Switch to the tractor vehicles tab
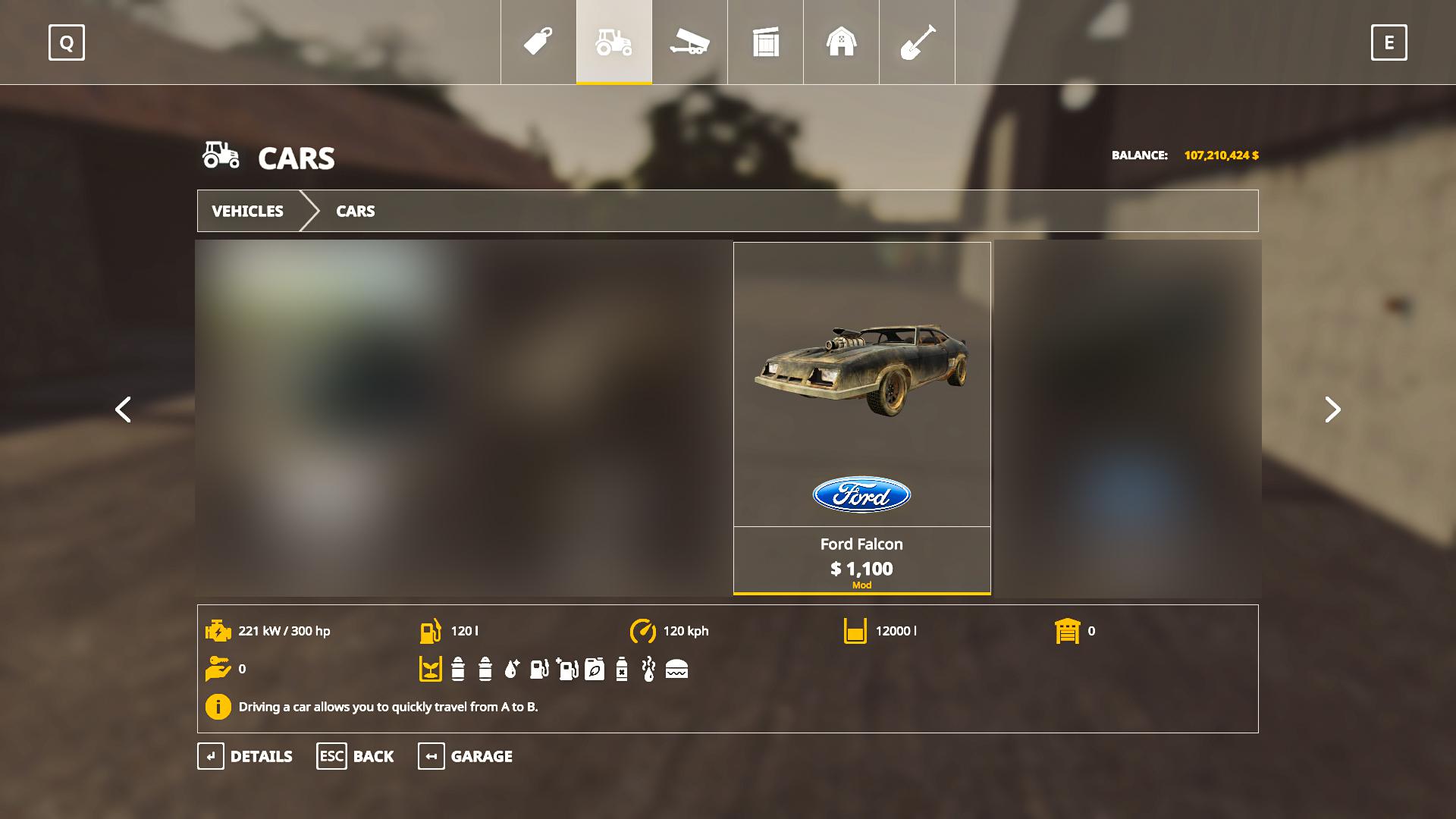The image size is (1456, 819). coord(614,42)
